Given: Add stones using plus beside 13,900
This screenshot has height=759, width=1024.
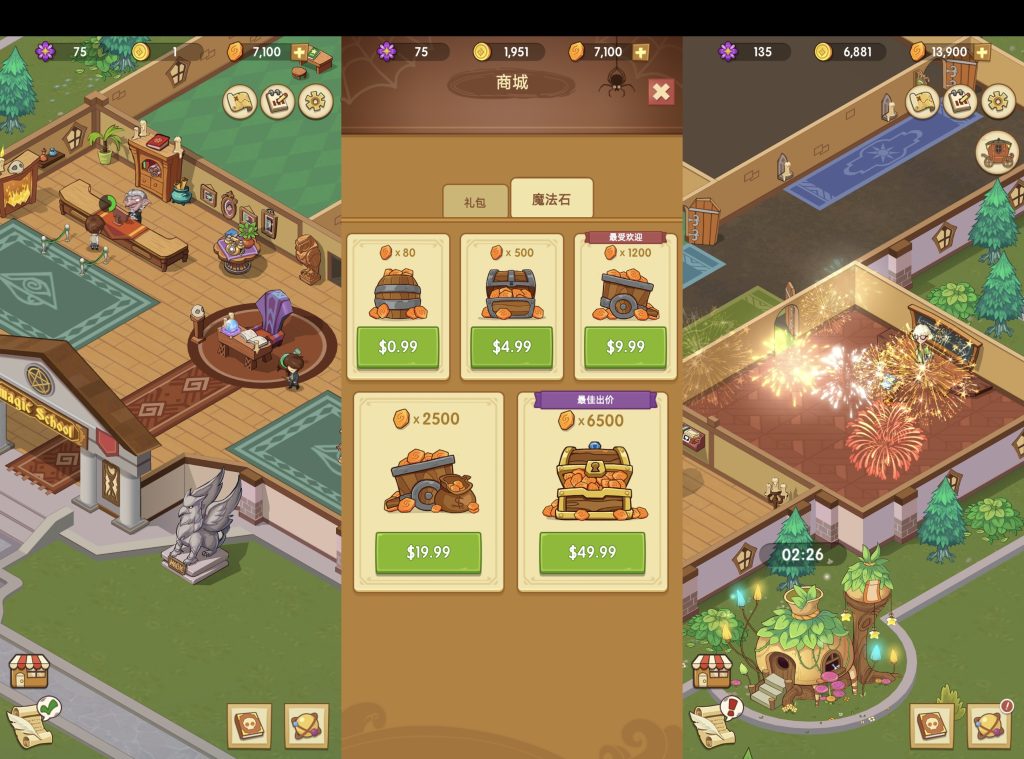Looking at the screenshot, I should [x=982, y=52].
